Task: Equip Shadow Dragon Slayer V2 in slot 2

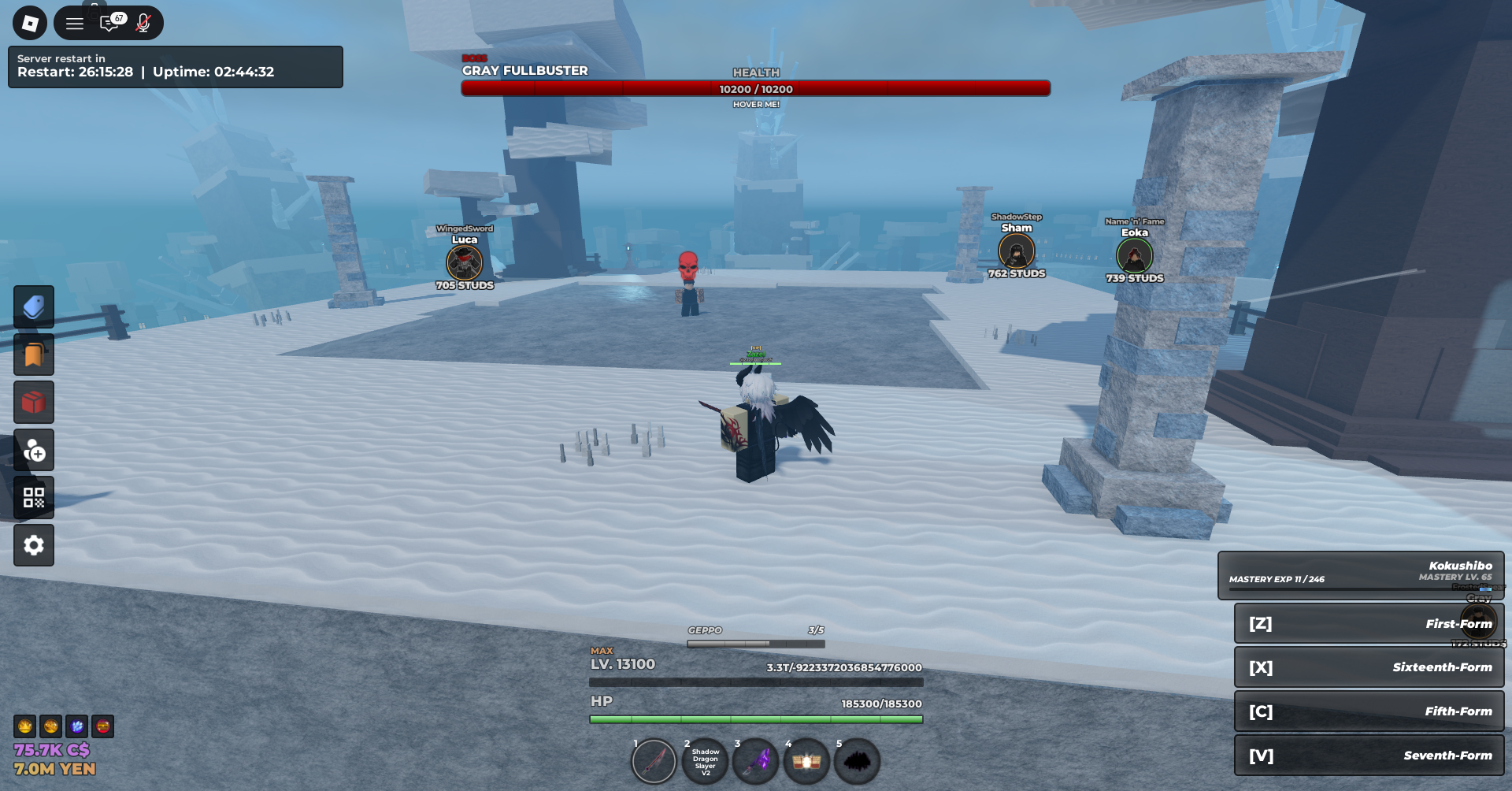Action: (x=705, y=761)
